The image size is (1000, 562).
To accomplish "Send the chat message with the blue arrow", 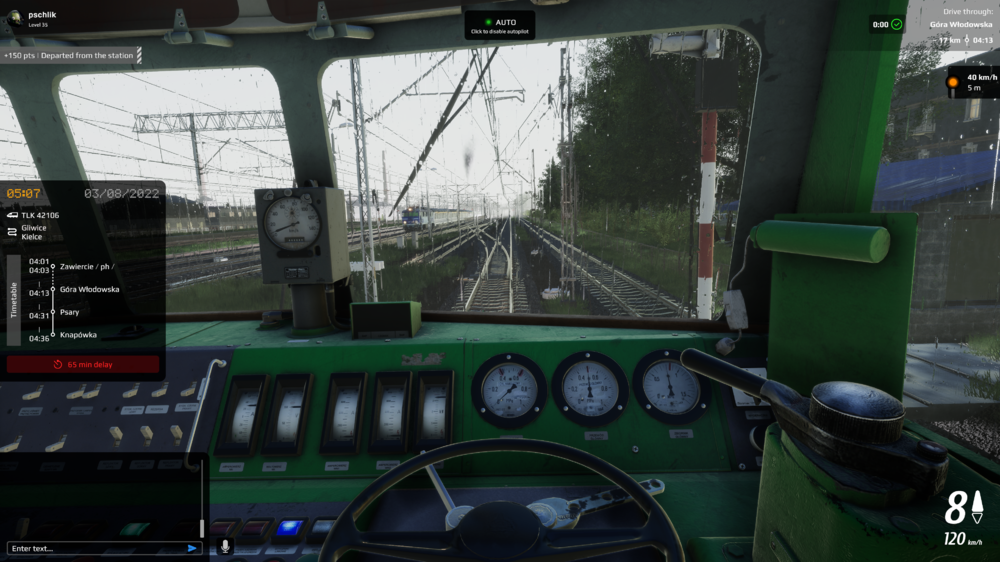I will 192,548.
